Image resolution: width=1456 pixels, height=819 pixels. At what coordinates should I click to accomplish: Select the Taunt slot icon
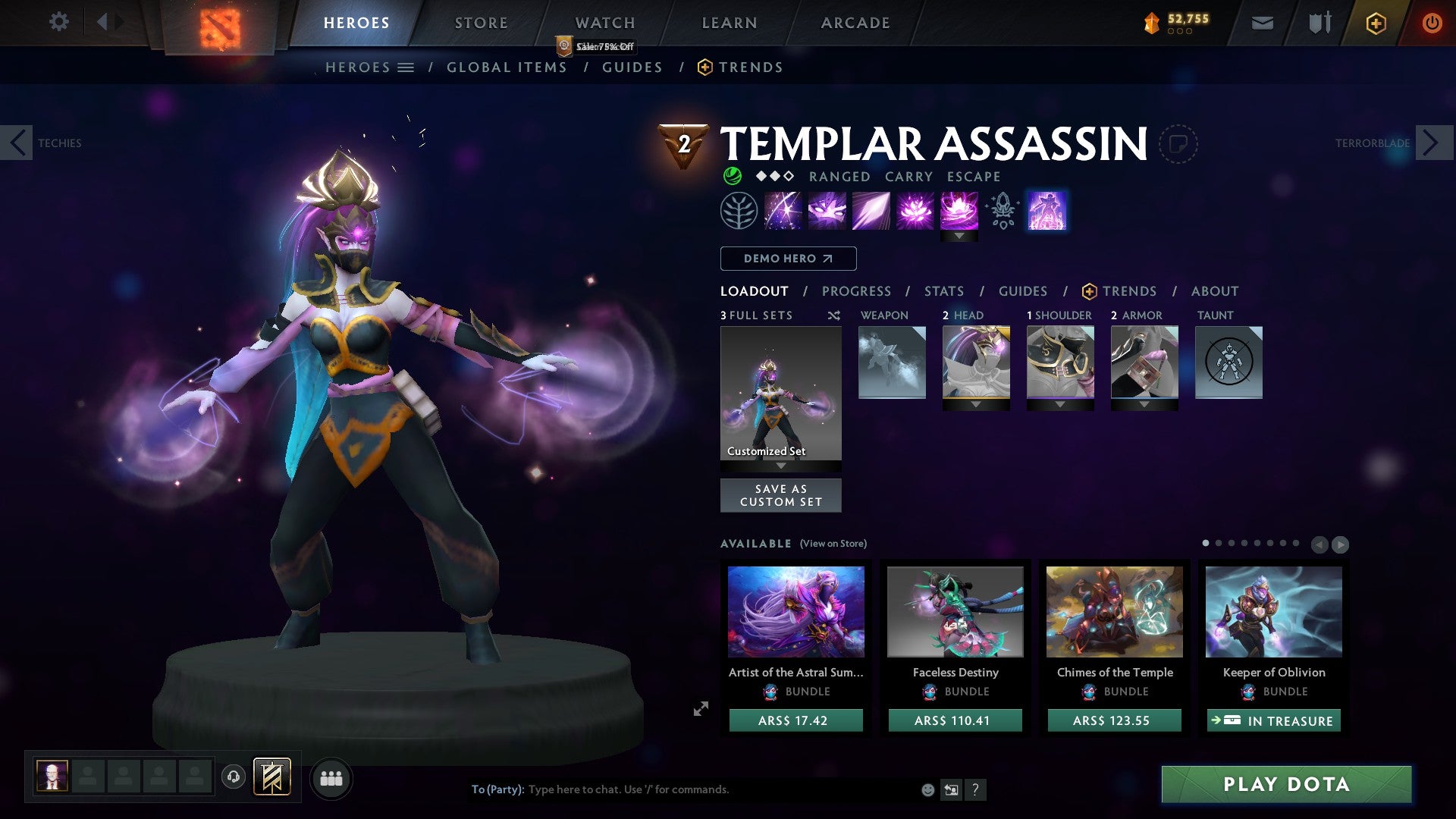point(1227,362)
